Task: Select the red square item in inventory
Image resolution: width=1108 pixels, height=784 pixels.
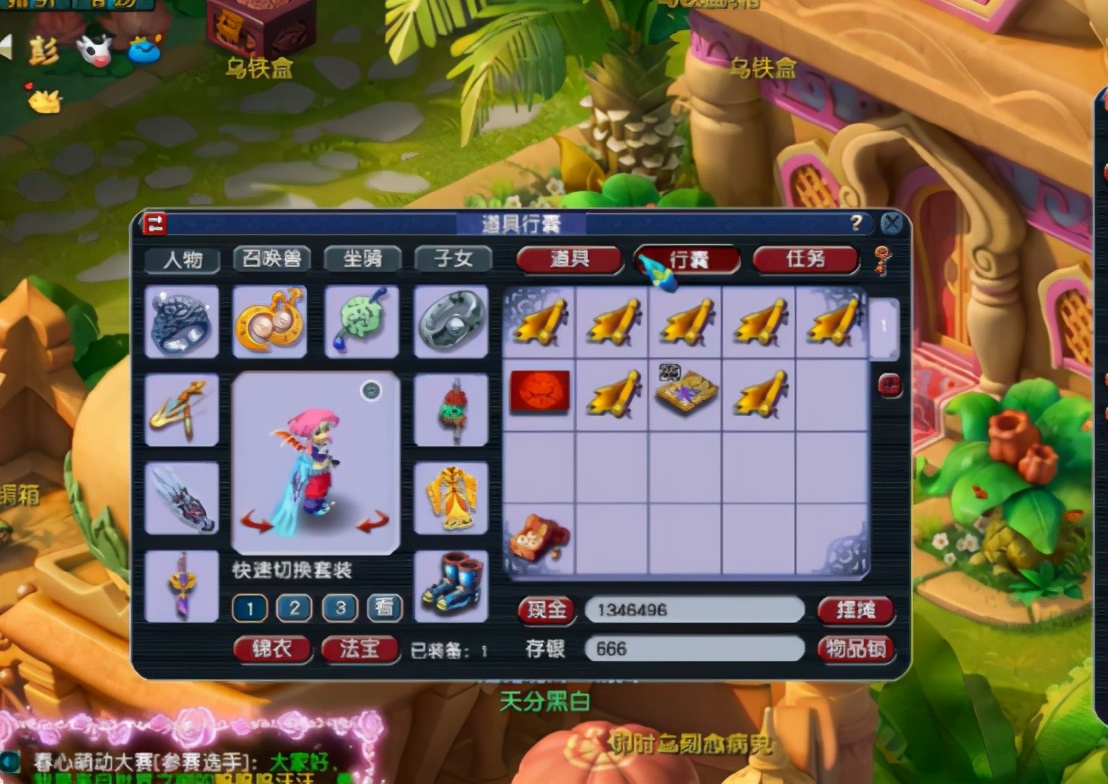Action: coord(540,392)
